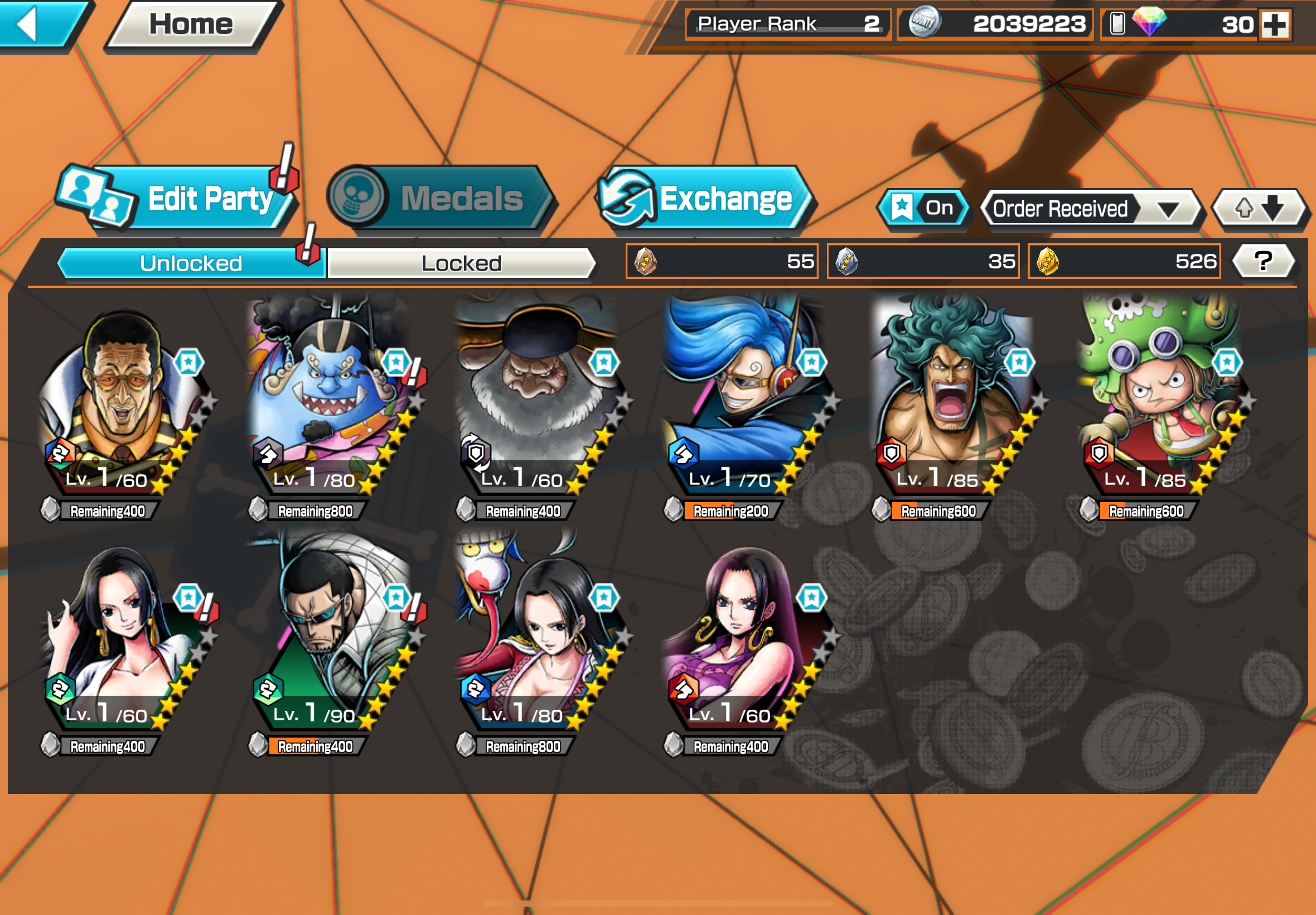Go back with the blue arrow button
This screenshot has width=1316, height=915.
tap(35, 24)
